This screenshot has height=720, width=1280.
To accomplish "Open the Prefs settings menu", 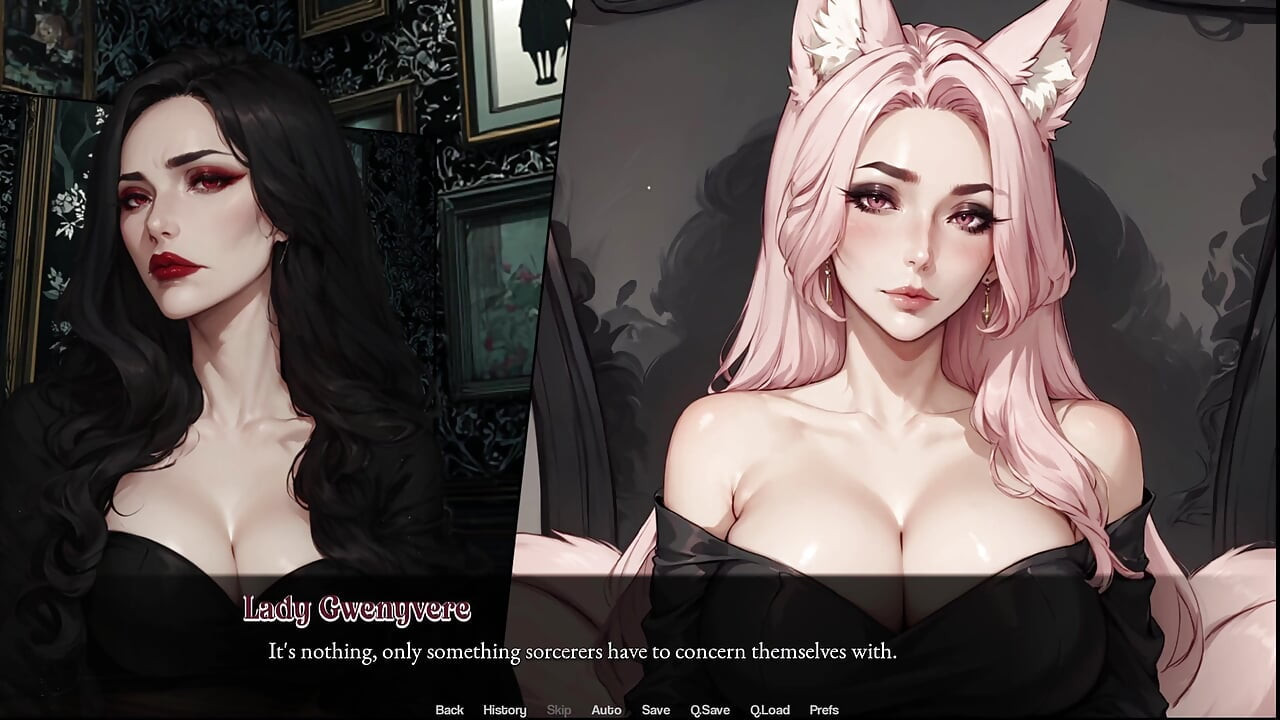I will click(x=825, y=709).
